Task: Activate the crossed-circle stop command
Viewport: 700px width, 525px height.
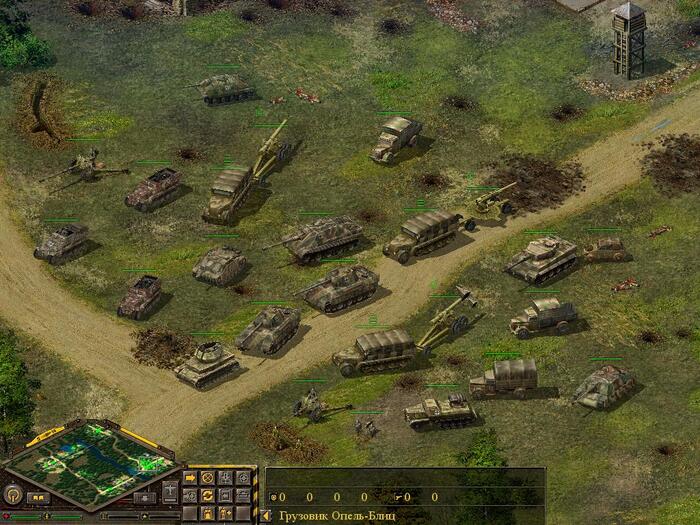Action: pos(208,477)
